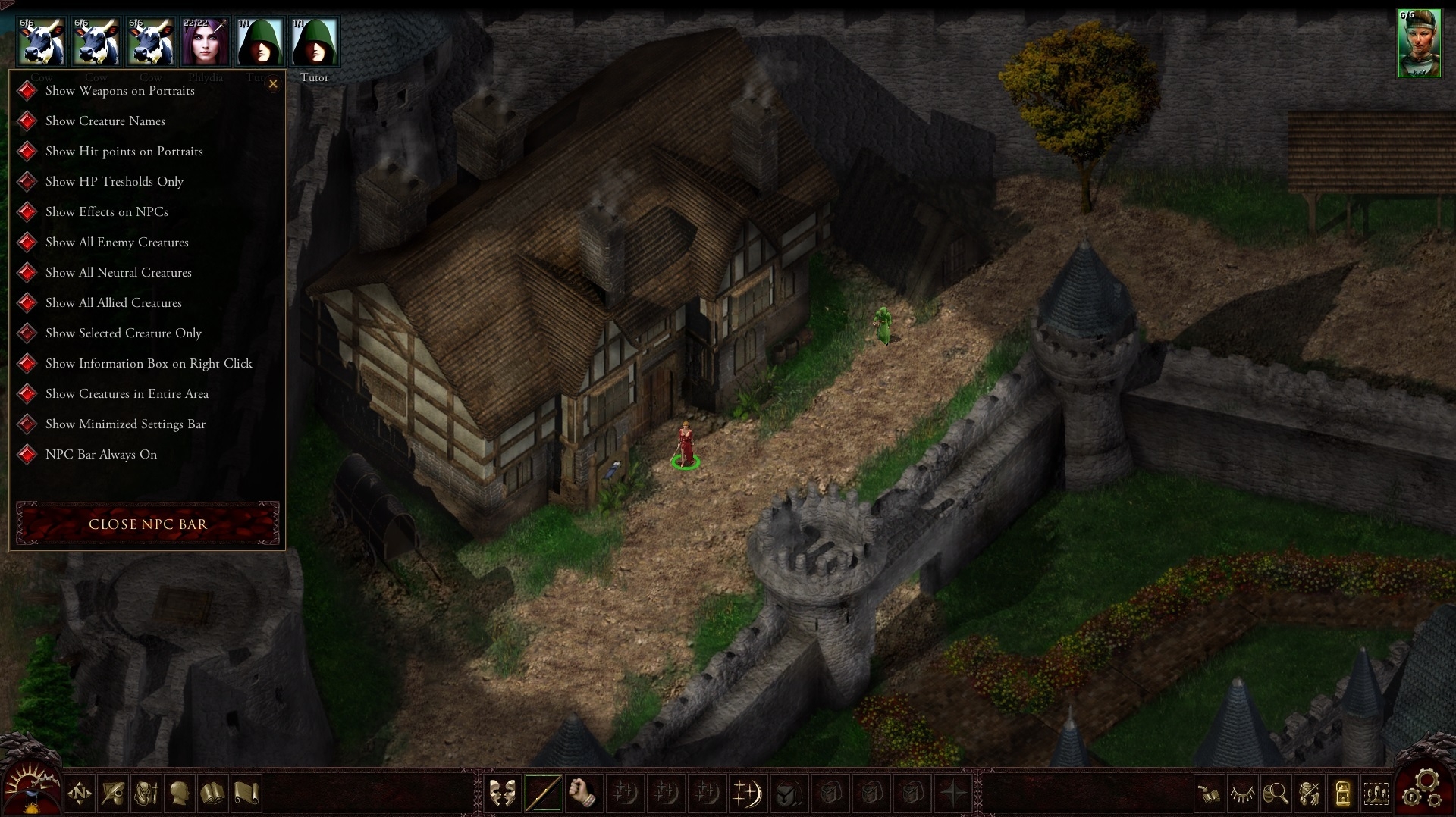Open the spellbook with open book icon

[x=213, y=794]
